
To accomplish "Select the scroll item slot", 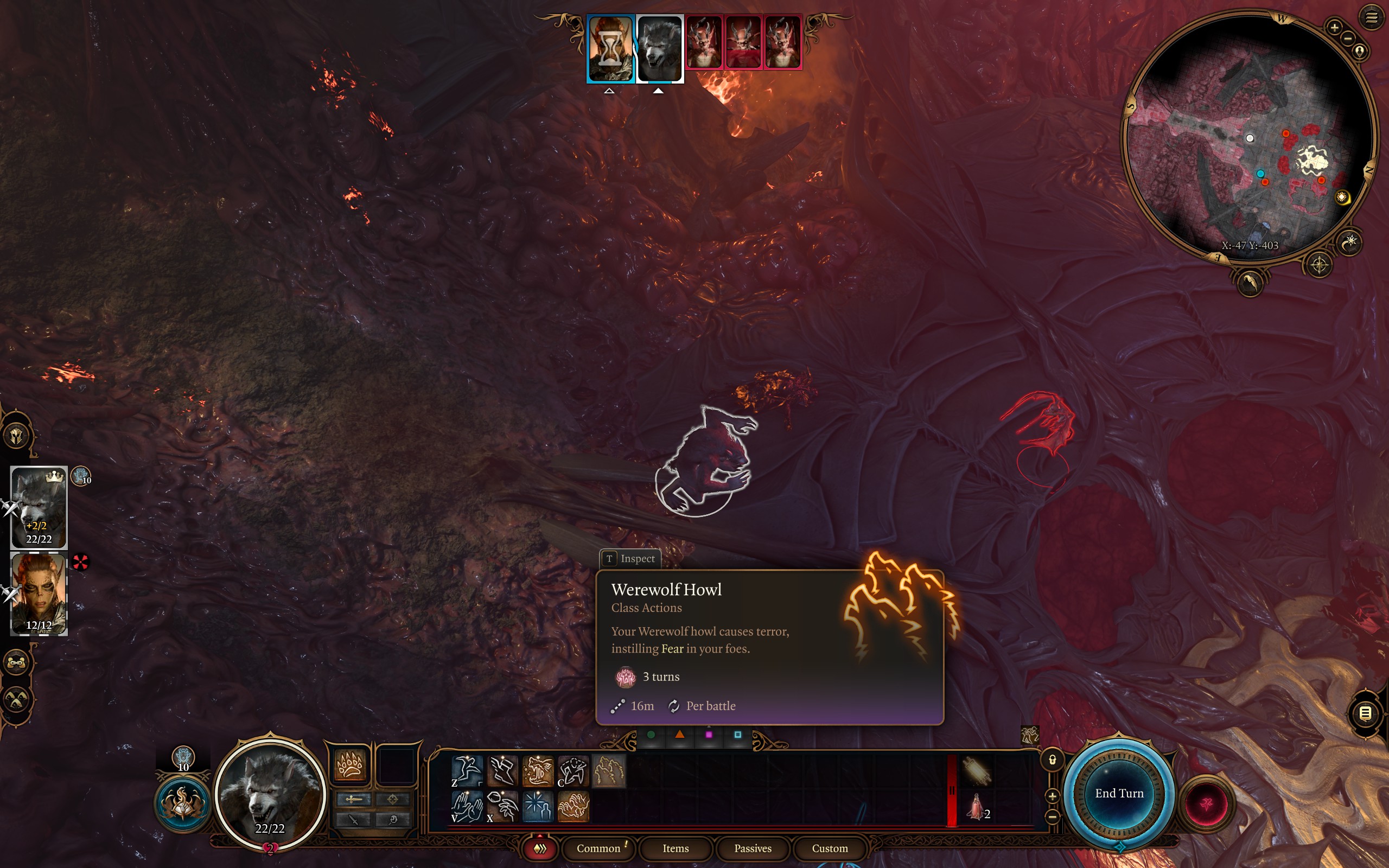I will point(976,771).
